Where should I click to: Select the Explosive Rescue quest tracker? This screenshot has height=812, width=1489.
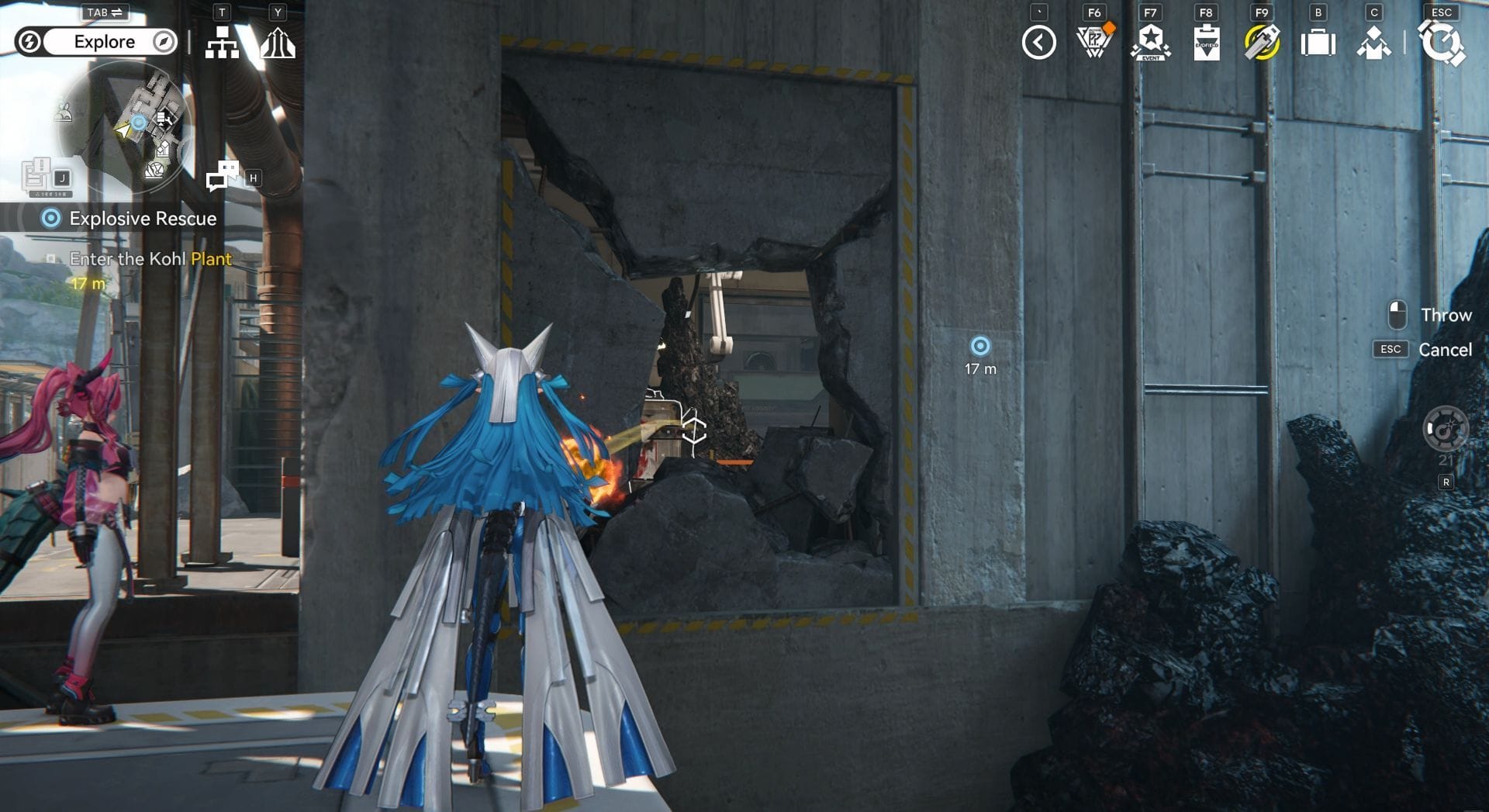(x=132, y=219)
